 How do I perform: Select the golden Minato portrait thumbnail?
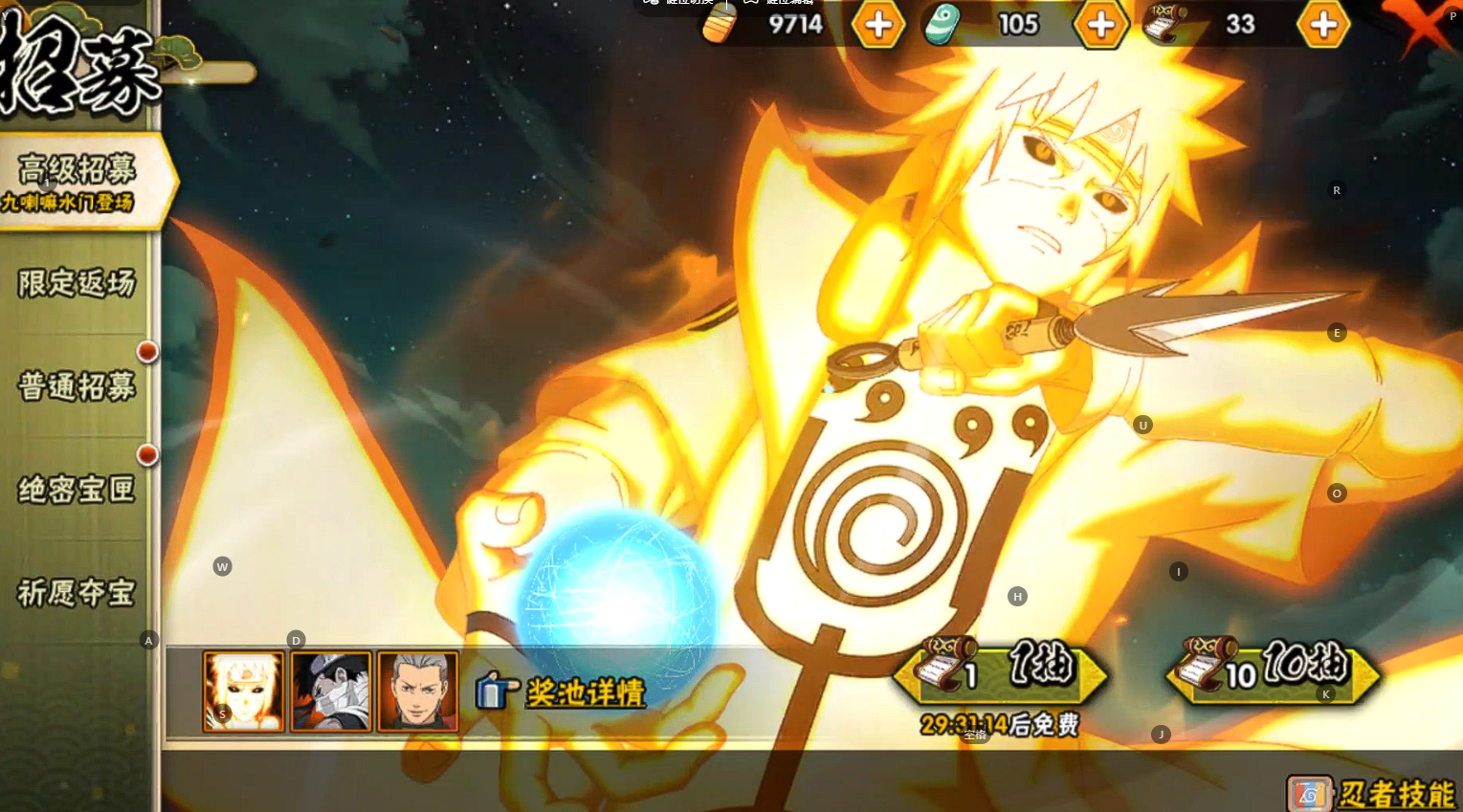(x=244, y=691)
